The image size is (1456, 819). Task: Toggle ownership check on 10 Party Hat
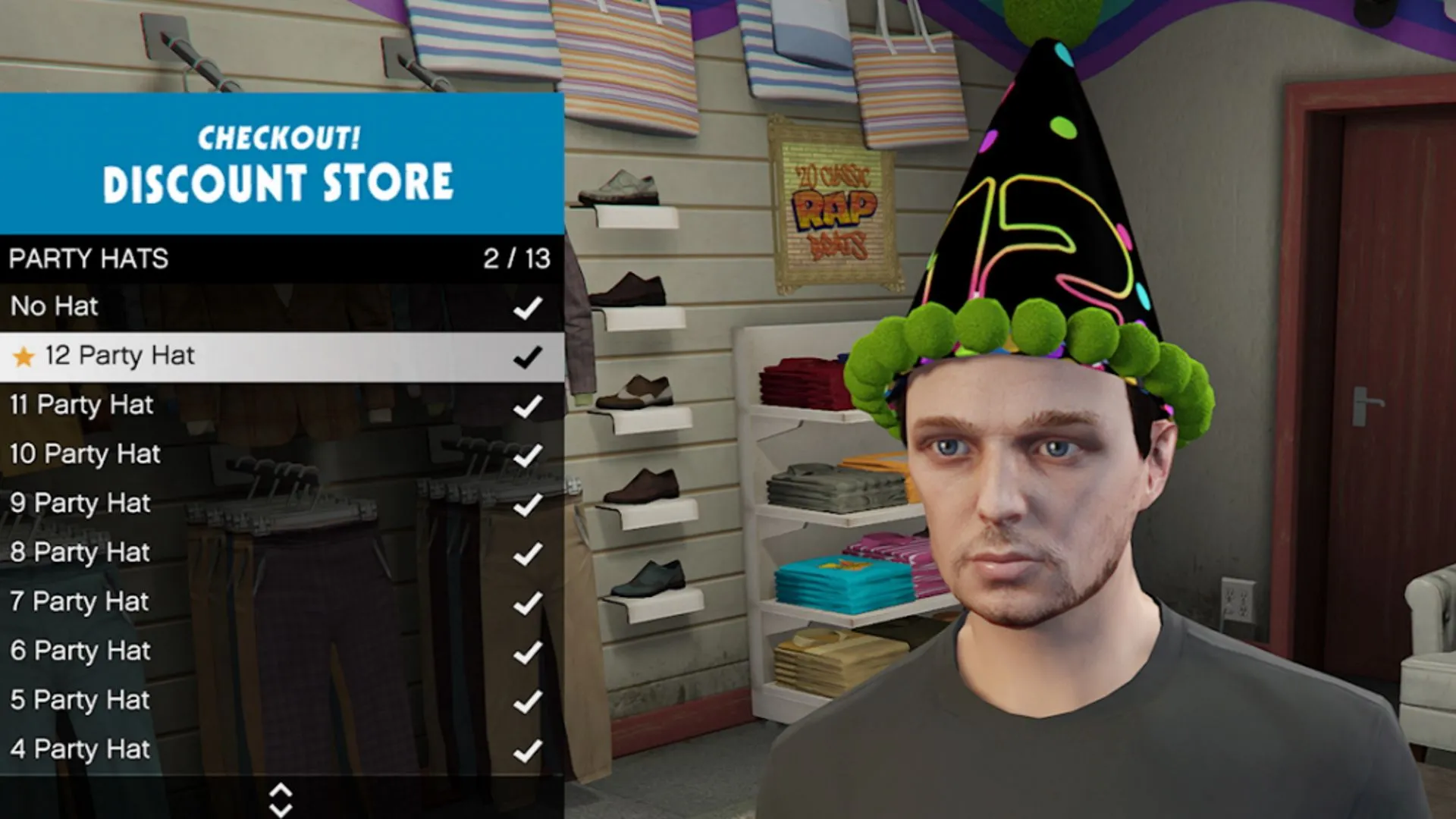528,453
